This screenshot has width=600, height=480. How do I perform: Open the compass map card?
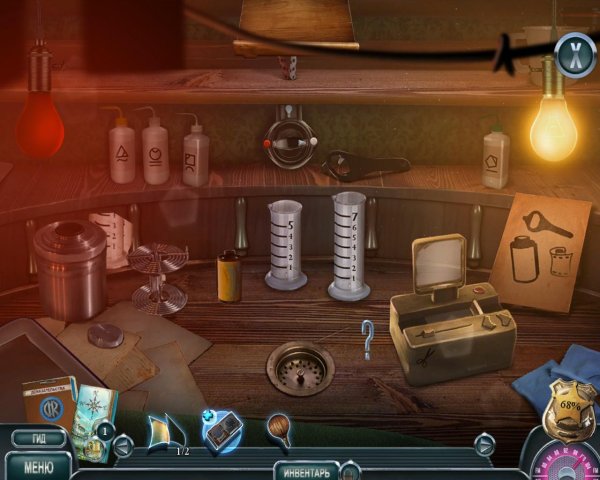pyautogui.click(x=97, y=410)
